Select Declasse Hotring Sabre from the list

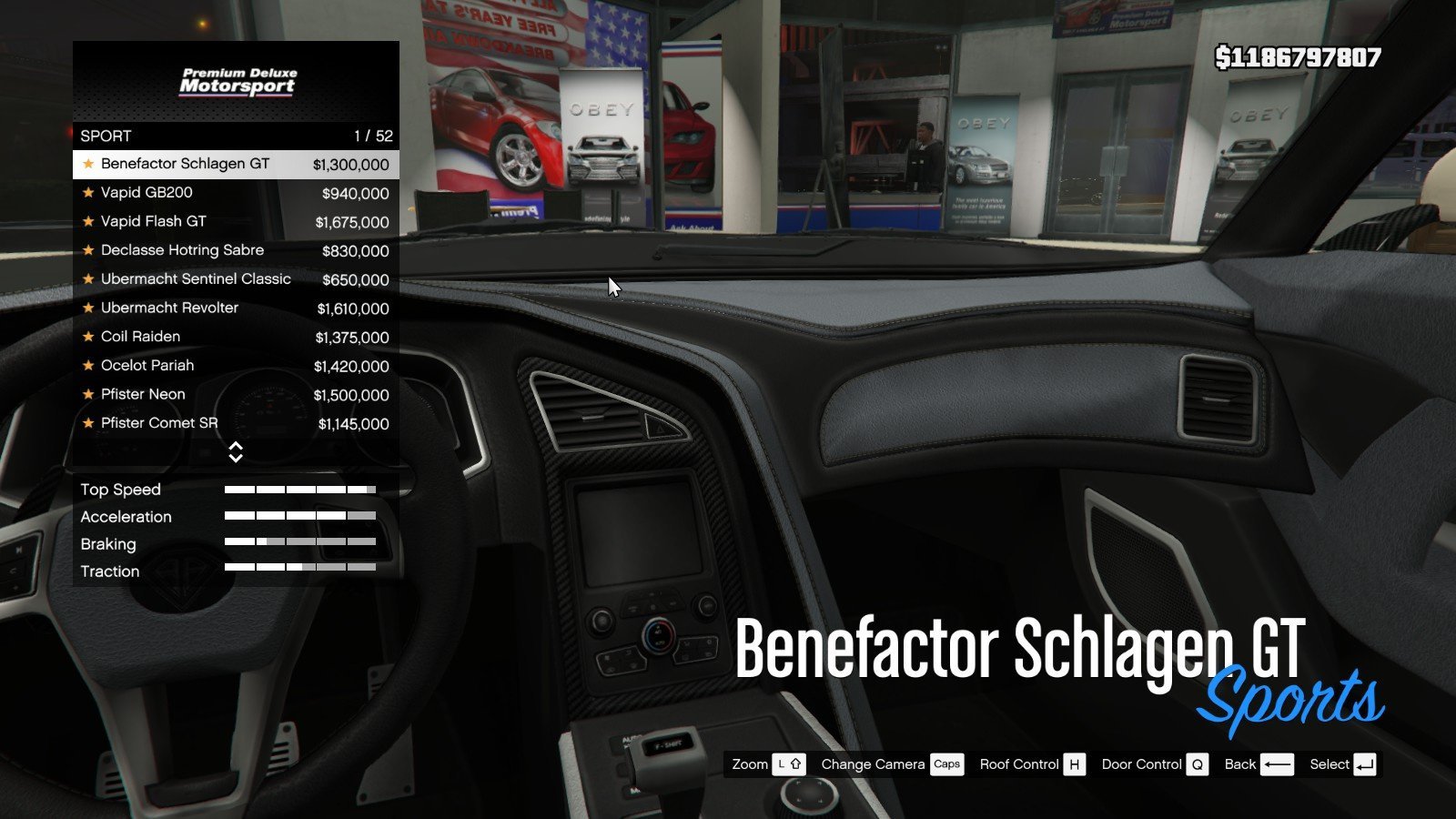tap(235, 250)
